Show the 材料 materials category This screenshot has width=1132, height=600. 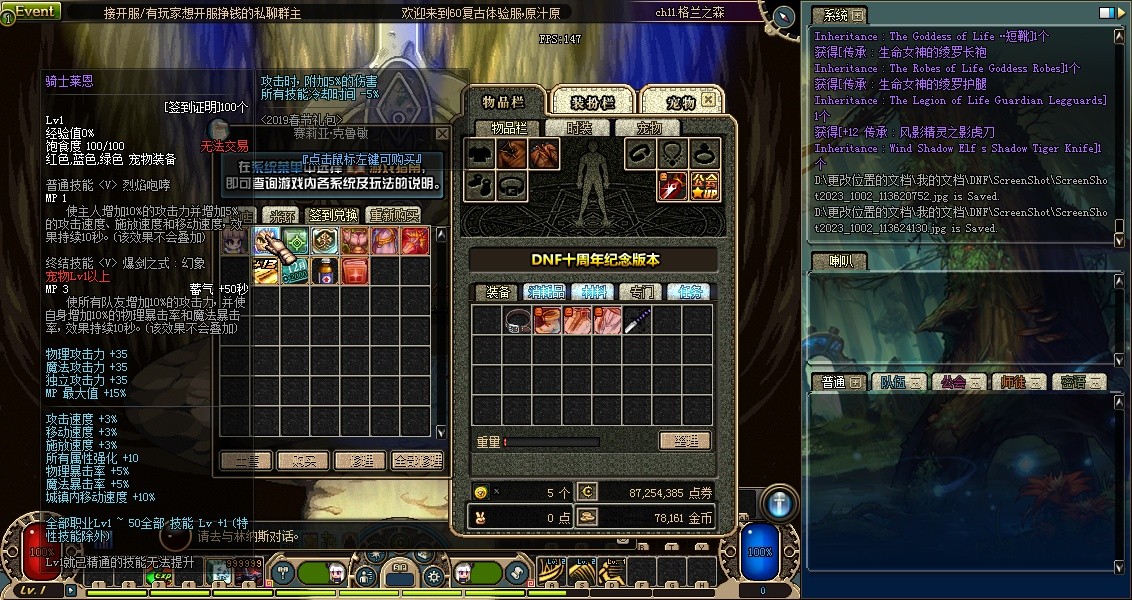(x=597, y=292)
